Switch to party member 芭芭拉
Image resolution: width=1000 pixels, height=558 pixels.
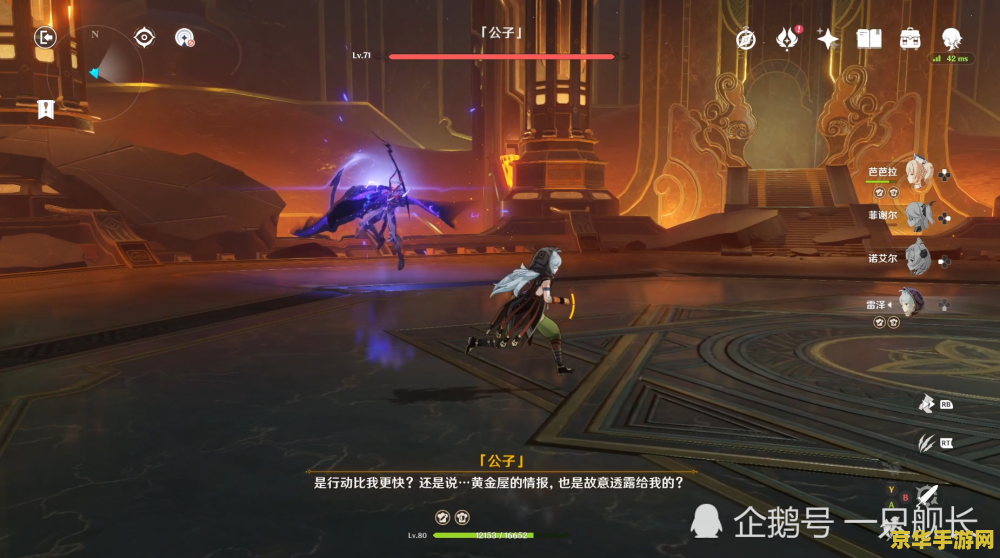(918, 172)
